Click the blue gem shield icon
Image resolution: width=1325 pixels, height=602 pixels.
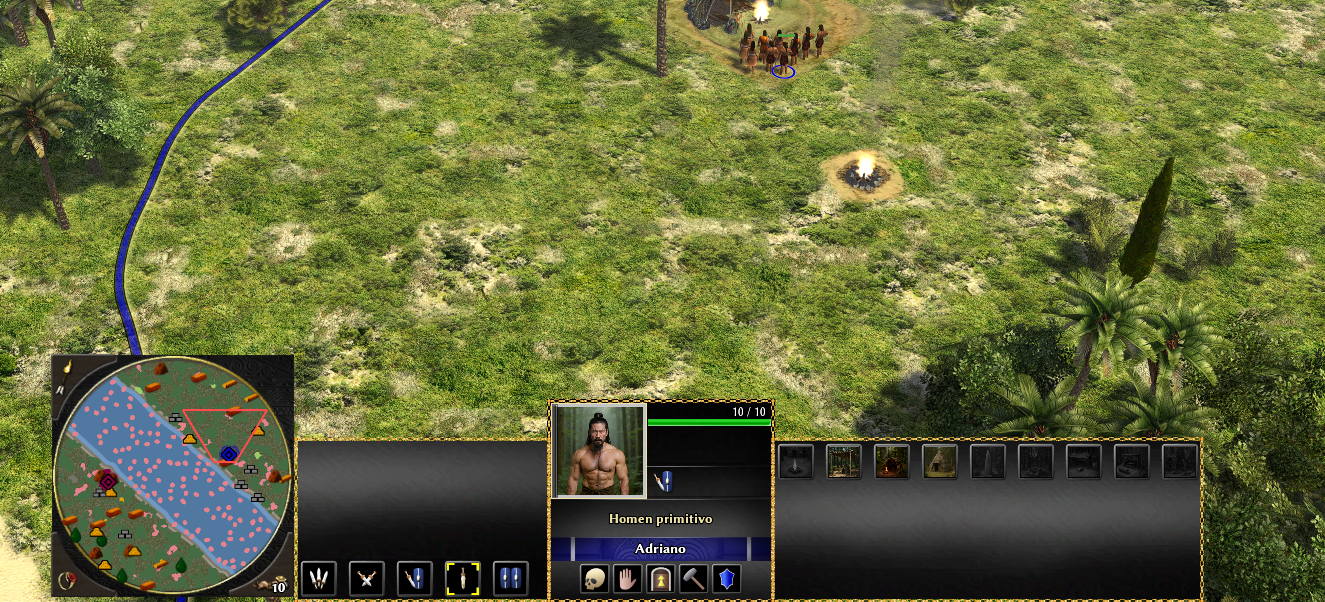coord(726,579)
